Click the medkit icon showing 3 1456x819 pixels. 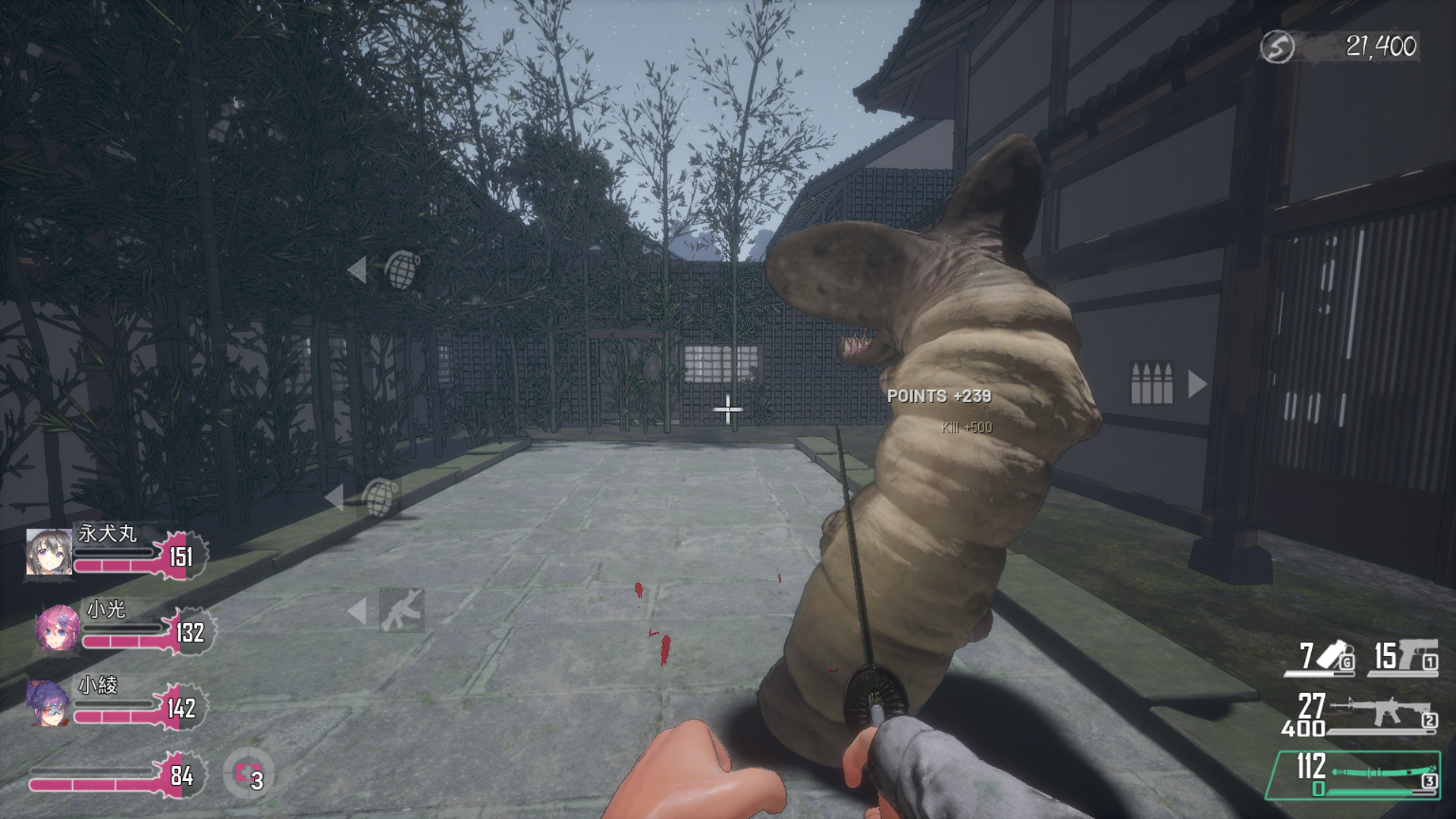248,774
